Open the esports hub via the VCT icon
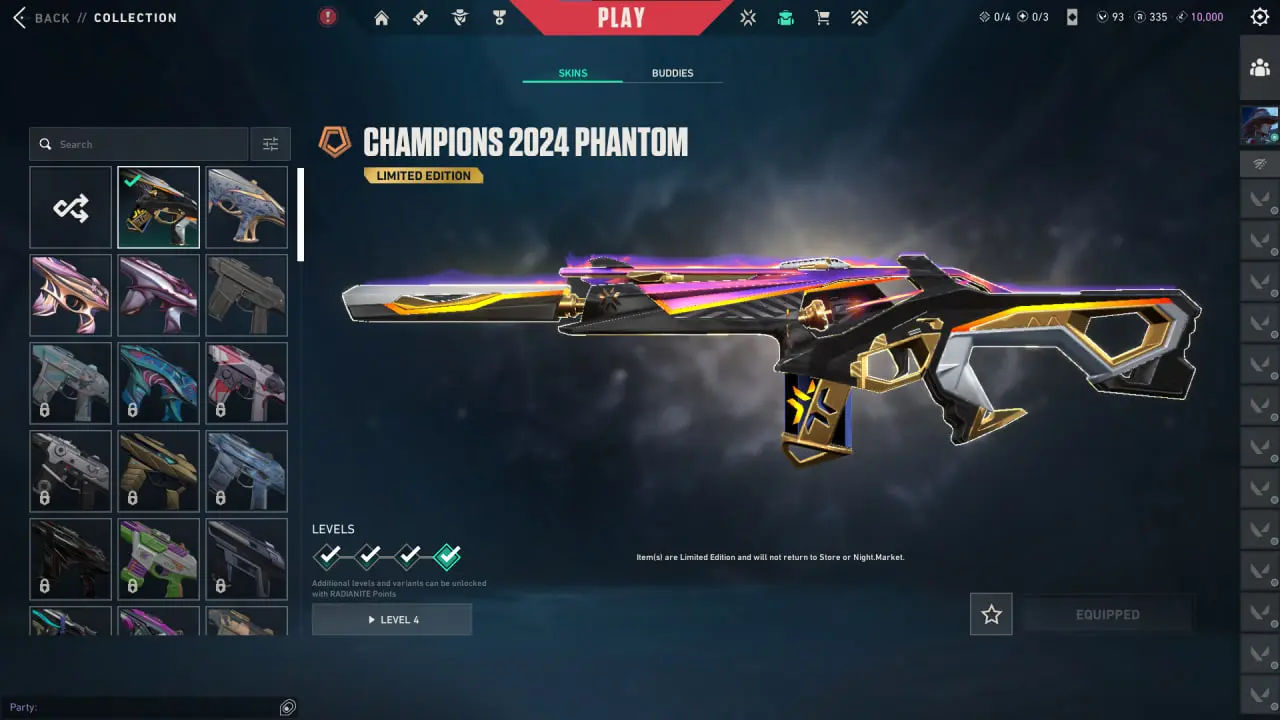Screen dimensions: 1280x720 [x=747, y=17]
